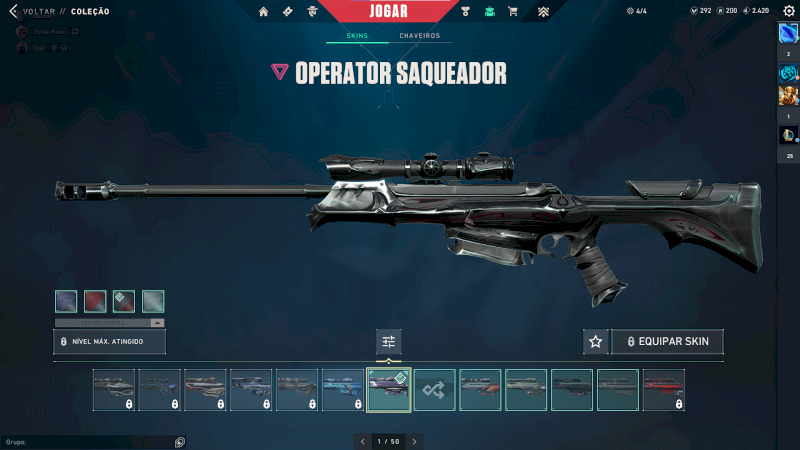Equip skin with the Equipar Skin button

(x=667, y=342)
